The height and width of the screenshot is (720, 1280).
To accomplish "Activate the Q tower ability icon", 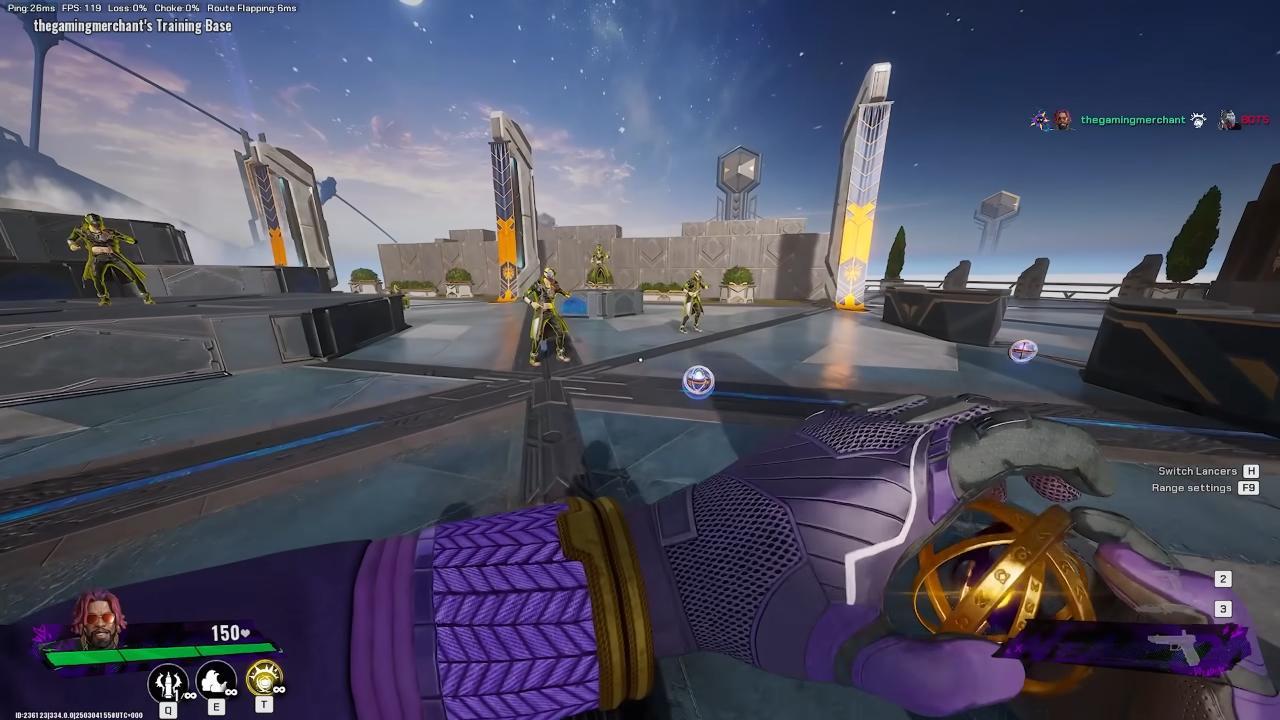I will click(x=168, y=682).
